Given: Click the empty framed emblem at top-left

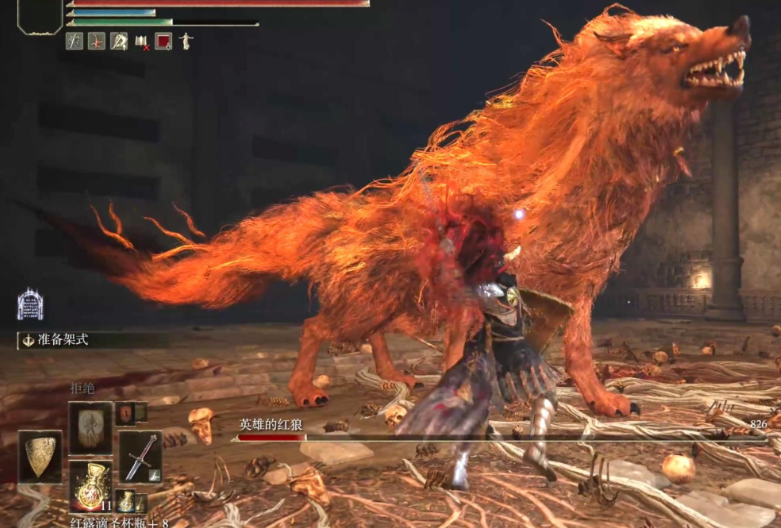Looking at the screenshot, I should (40, 16).
